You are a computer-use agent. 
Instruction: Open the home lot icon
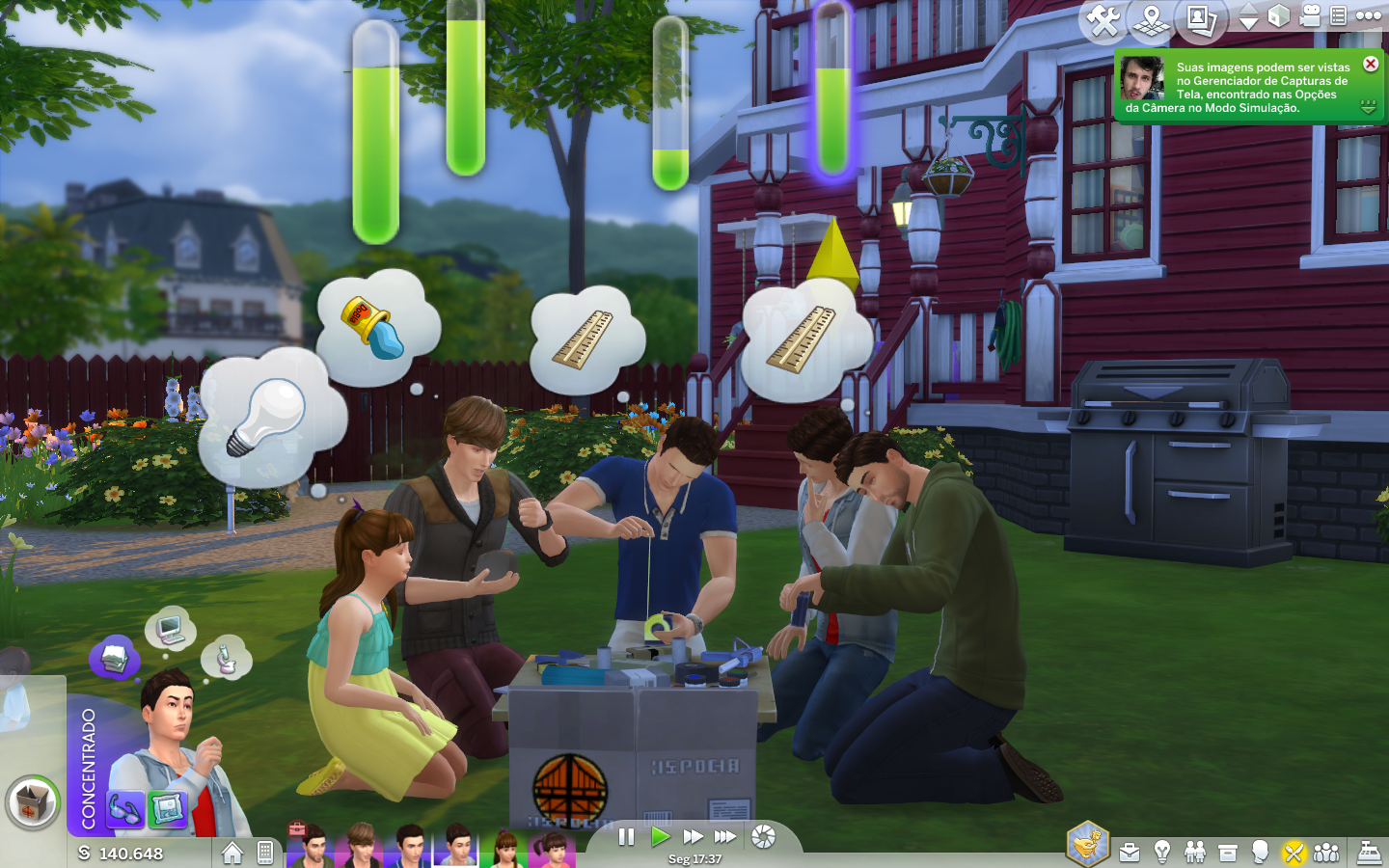[x=231, y=853]
